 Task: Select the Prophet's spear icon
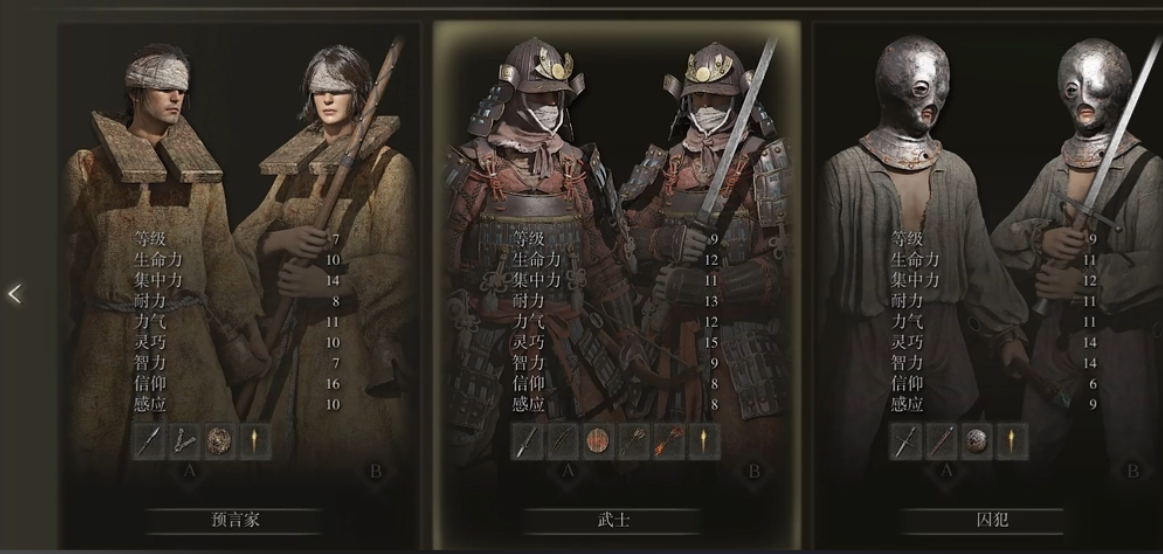point(149,441)
